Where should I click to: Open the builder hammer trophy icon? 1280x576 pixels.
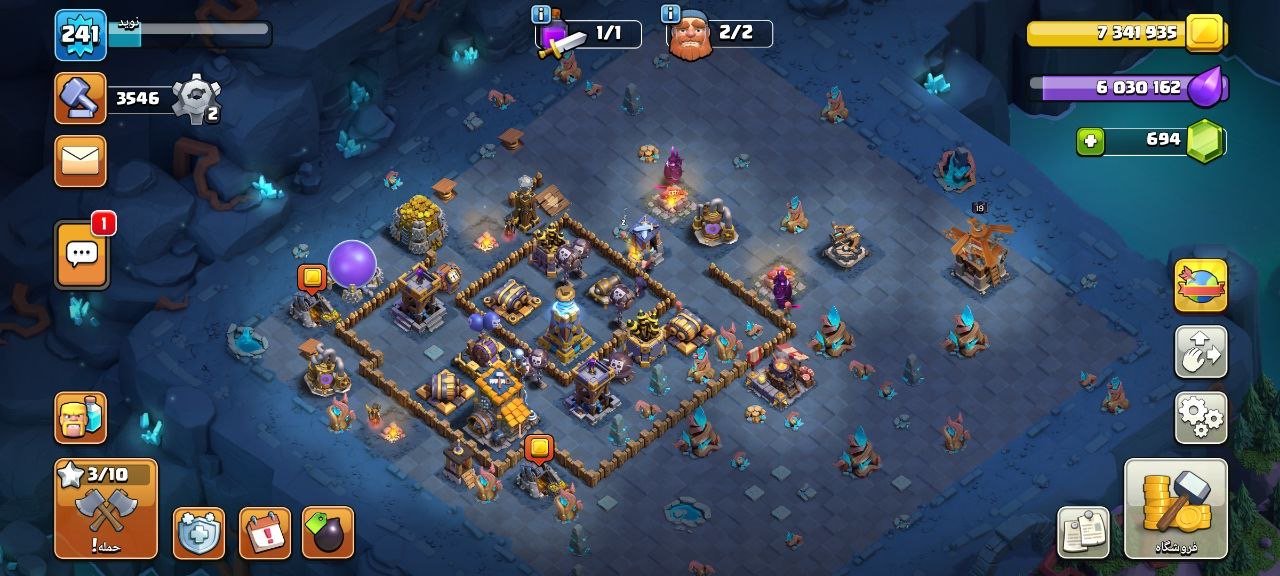click(x=80, y=98)
